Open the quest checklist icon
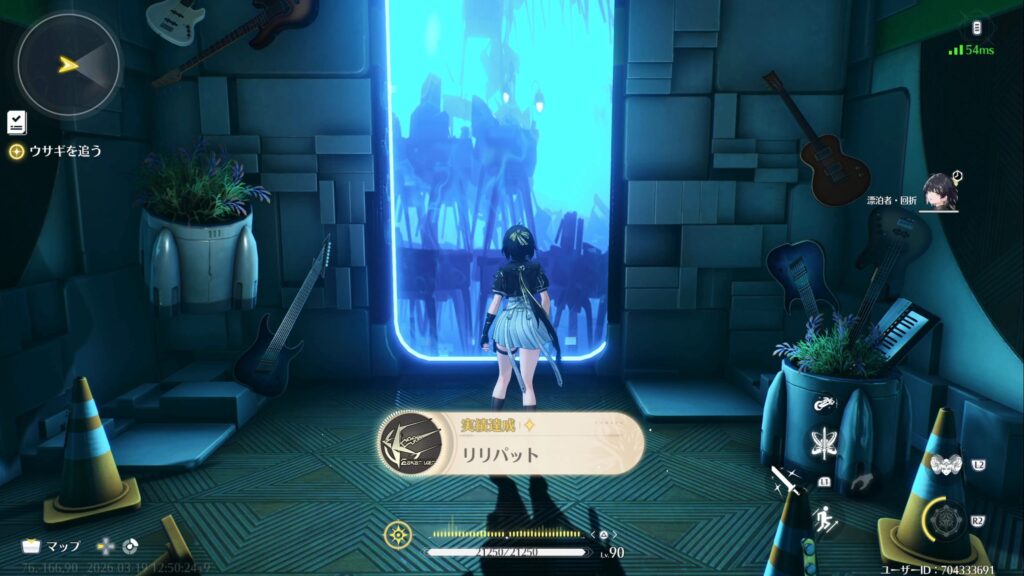The image size is (1024, 576). pyautogui.click(x=16, y=122)
